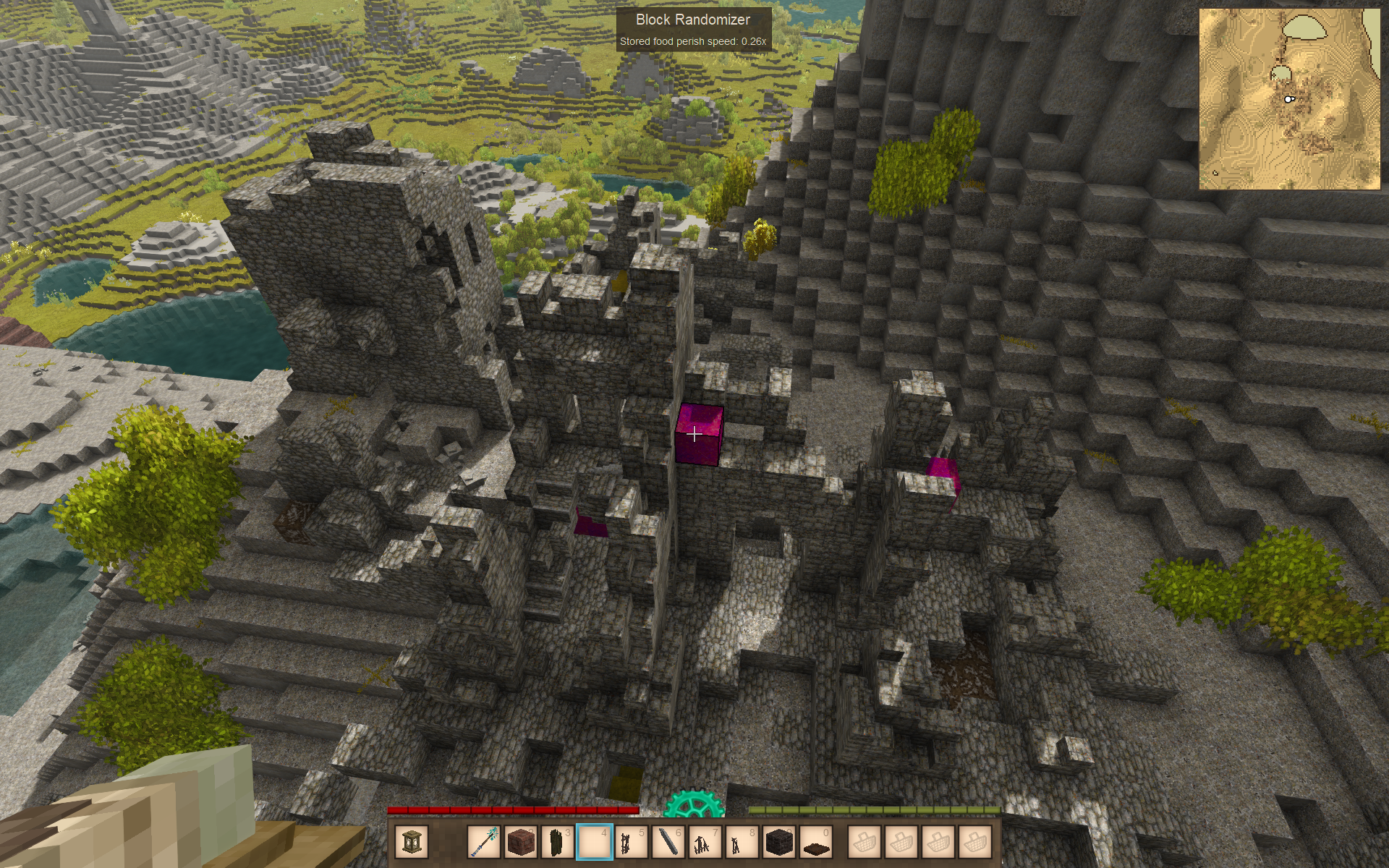This screenshot has width=1389, height=868.
Task: Pick the gray metal rod in slot 6
Action: [668, 842]
